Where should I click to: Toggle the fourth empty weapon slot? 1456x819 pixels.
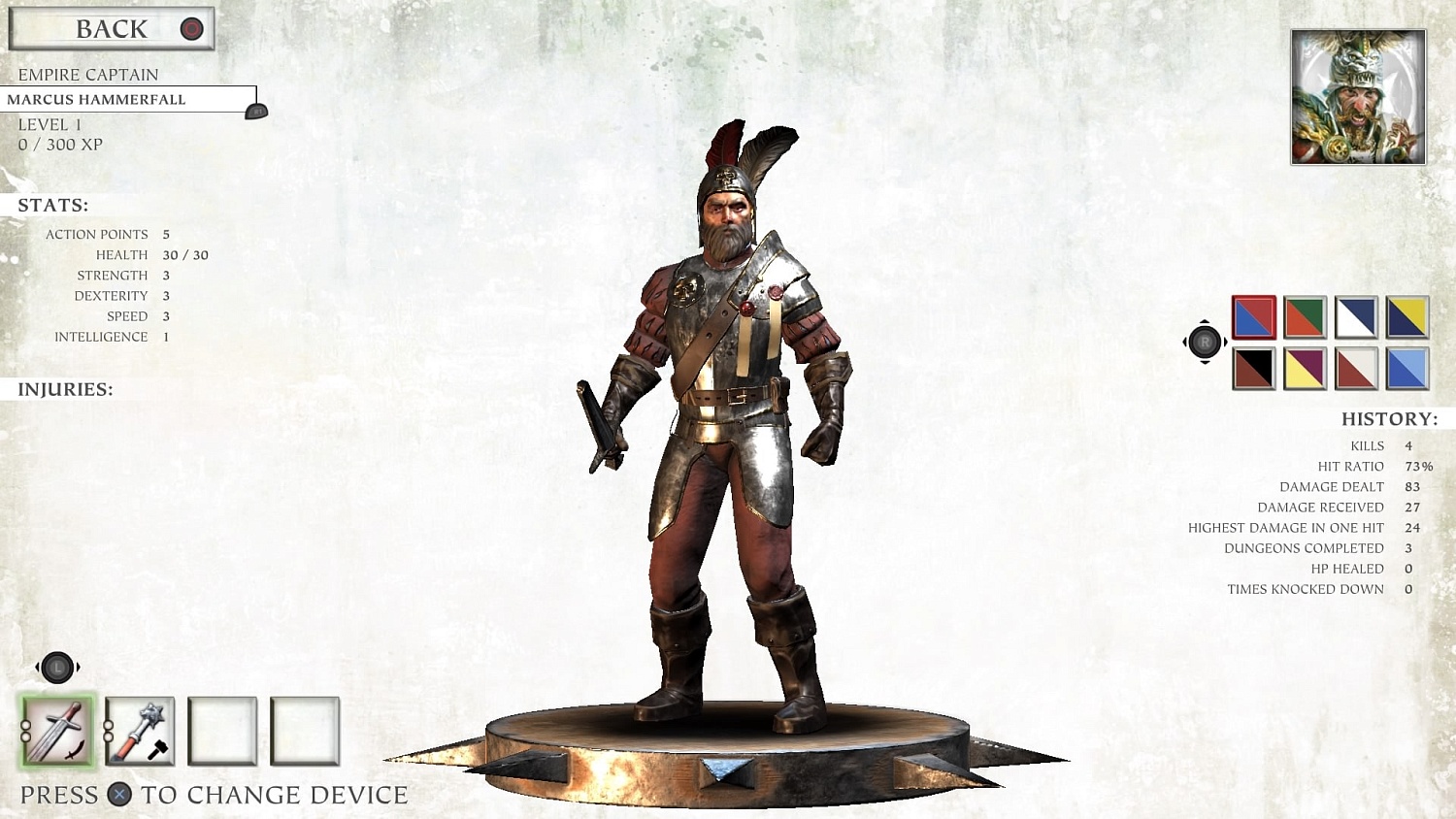click(306, 733)
